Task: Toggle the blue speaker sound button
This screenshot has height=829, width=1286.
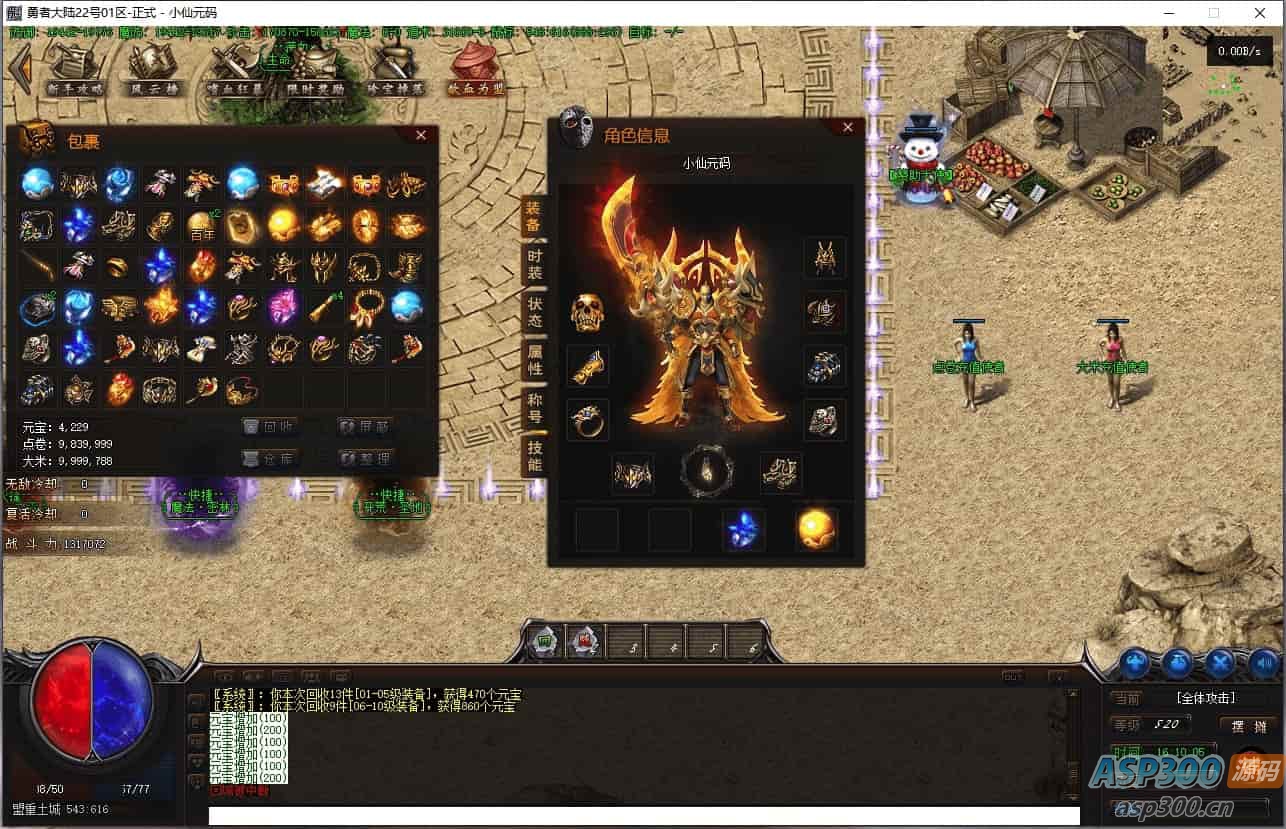Action: point(1264,662)
